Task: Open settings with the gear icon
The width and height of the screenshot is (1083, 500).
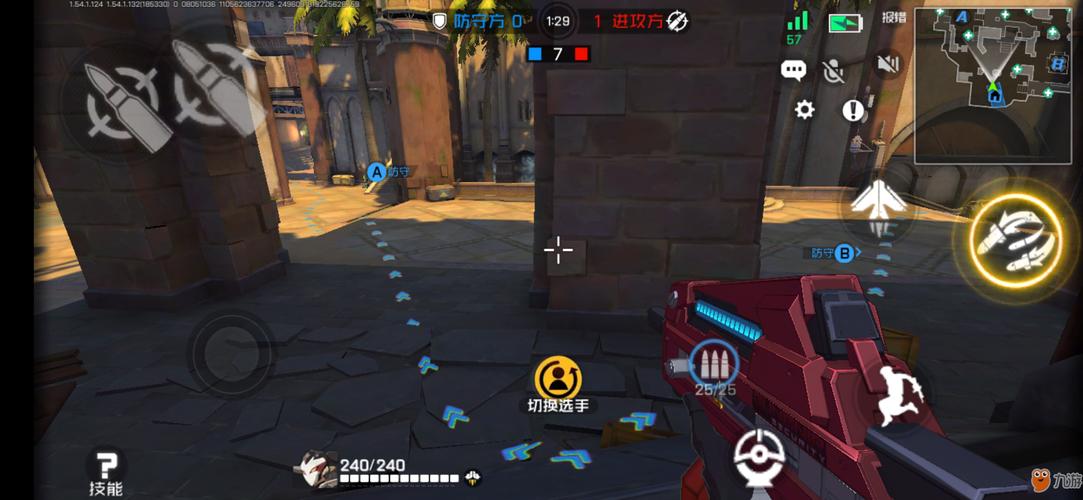Action: click(805, 110)
